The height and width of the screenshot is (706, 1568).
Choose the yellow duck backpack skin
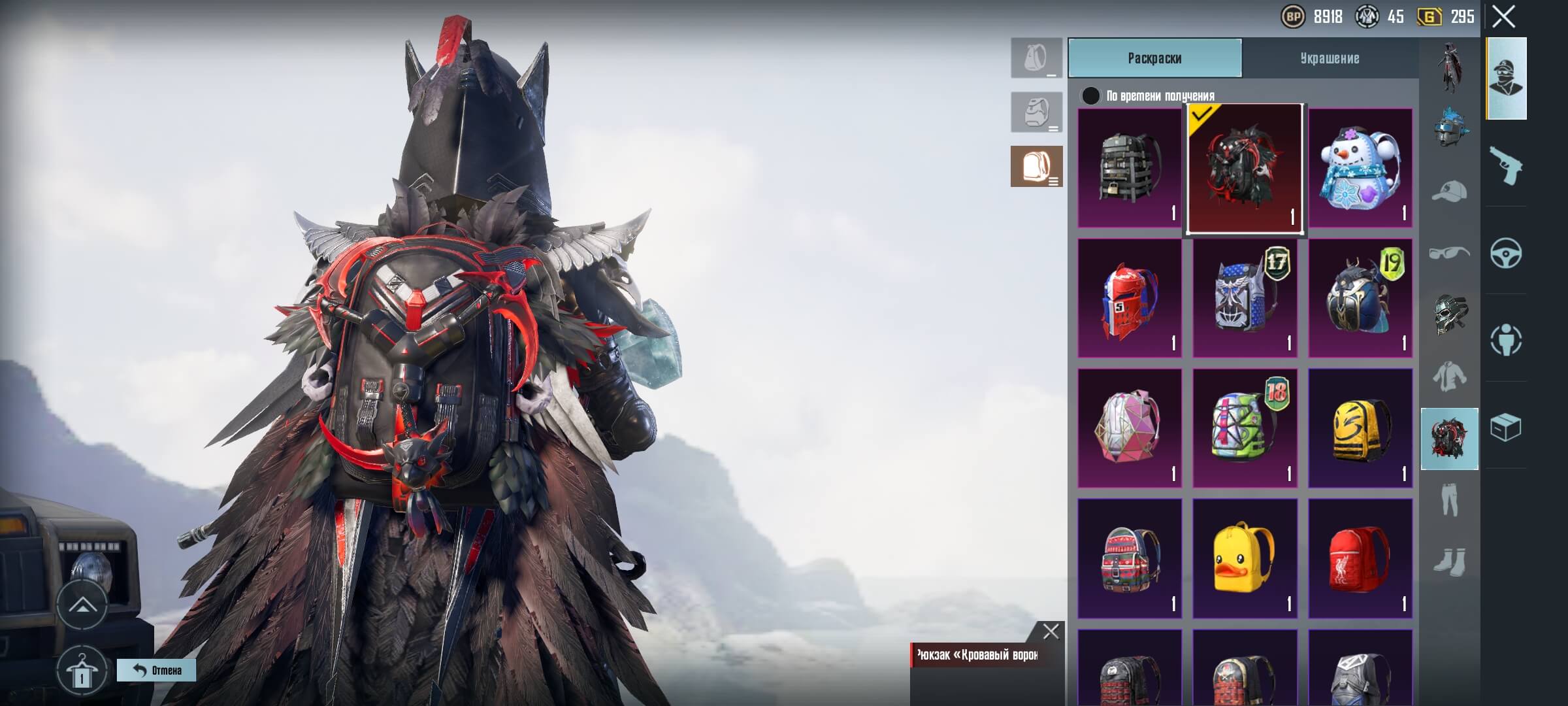[x=1244, y=558]
